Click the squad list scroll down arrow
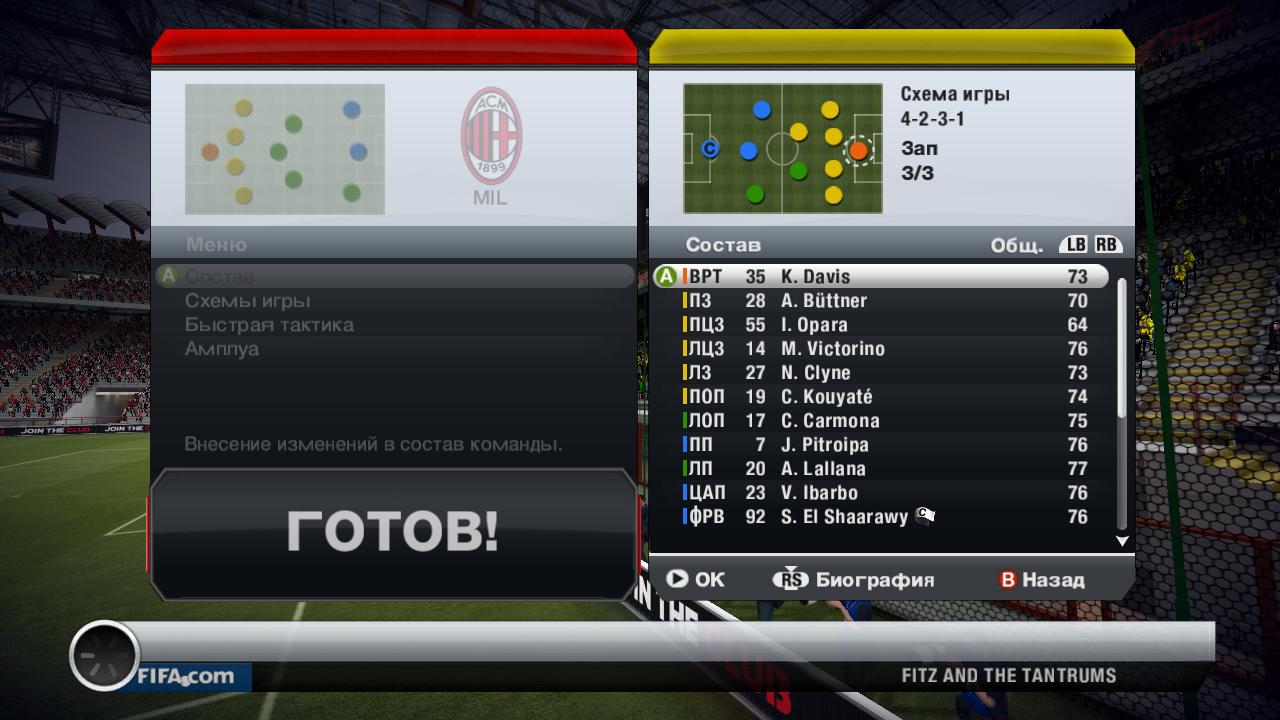1280x720 pixels. point(1122,541)
